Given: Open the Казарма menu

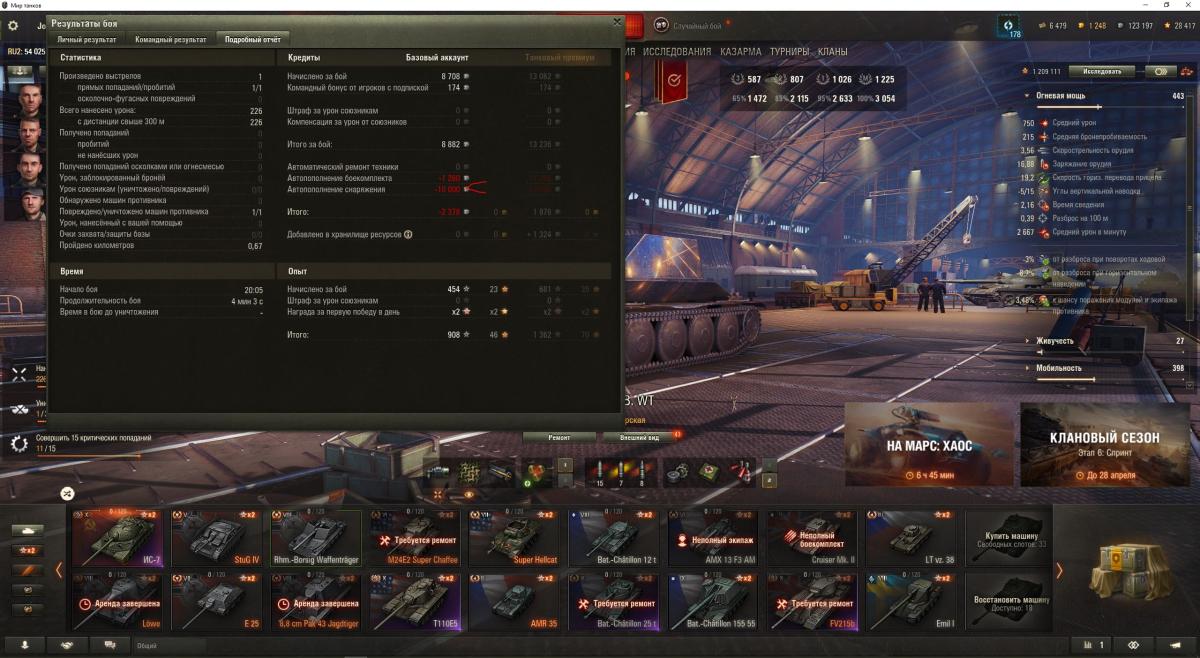Looking at the screenshot, I should coord(740,51).
